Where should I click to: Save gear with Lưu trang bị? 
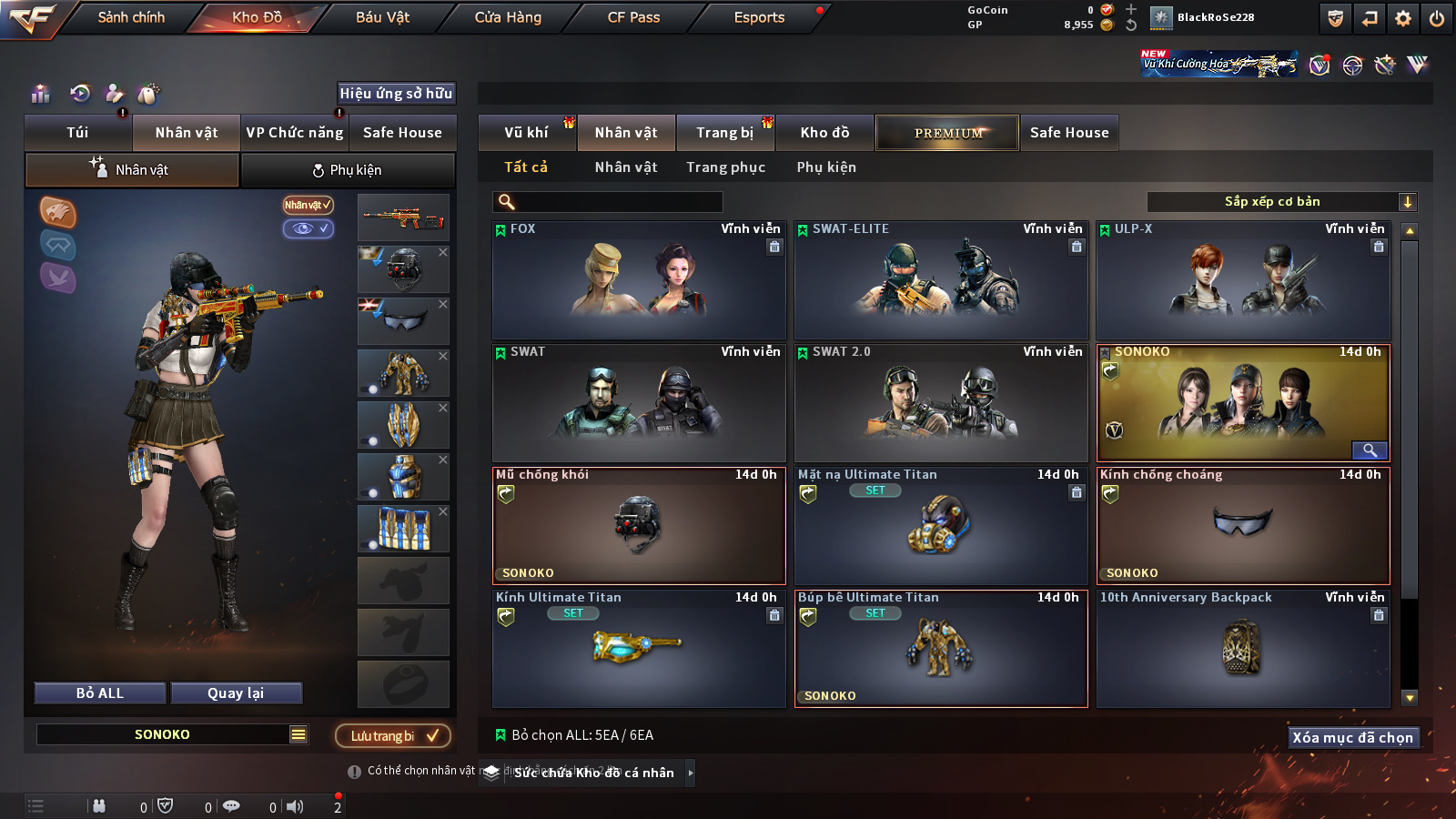pos(393,735)
